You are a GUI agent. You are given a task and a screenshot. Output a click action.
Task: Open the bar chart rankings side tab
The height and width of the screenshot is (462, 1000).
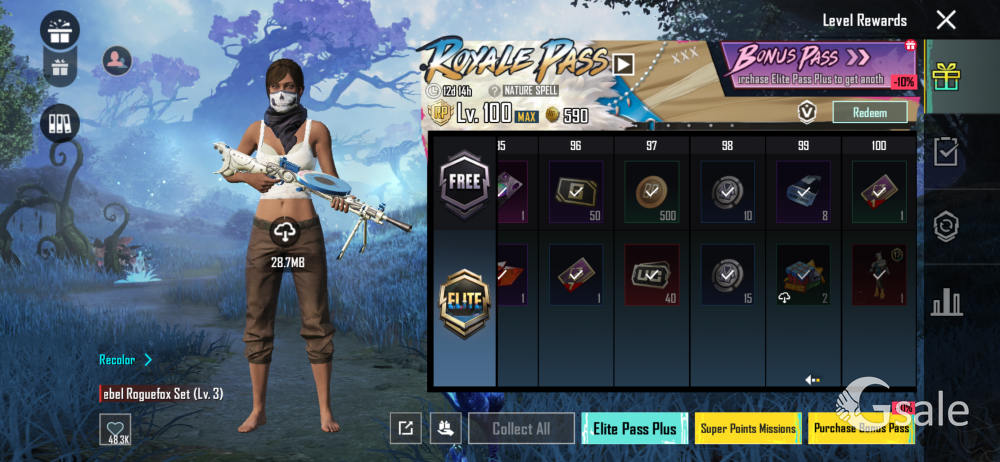(x=946, y=302)
